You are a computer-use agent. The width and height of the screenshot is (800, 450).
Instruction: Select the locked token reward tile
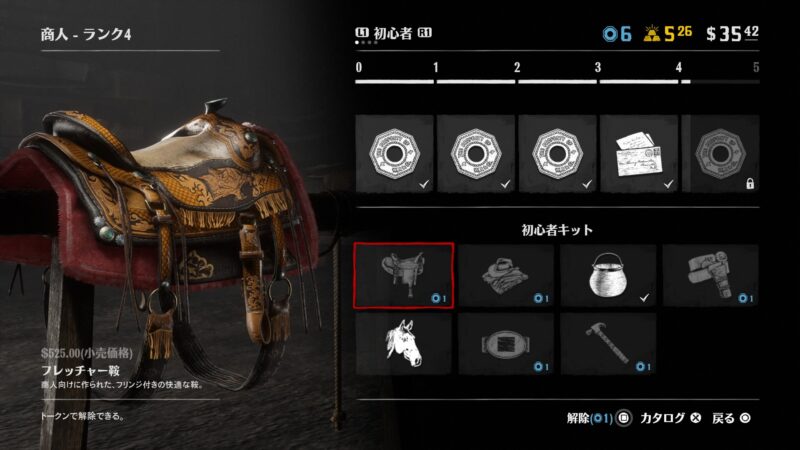pos(720,153)
